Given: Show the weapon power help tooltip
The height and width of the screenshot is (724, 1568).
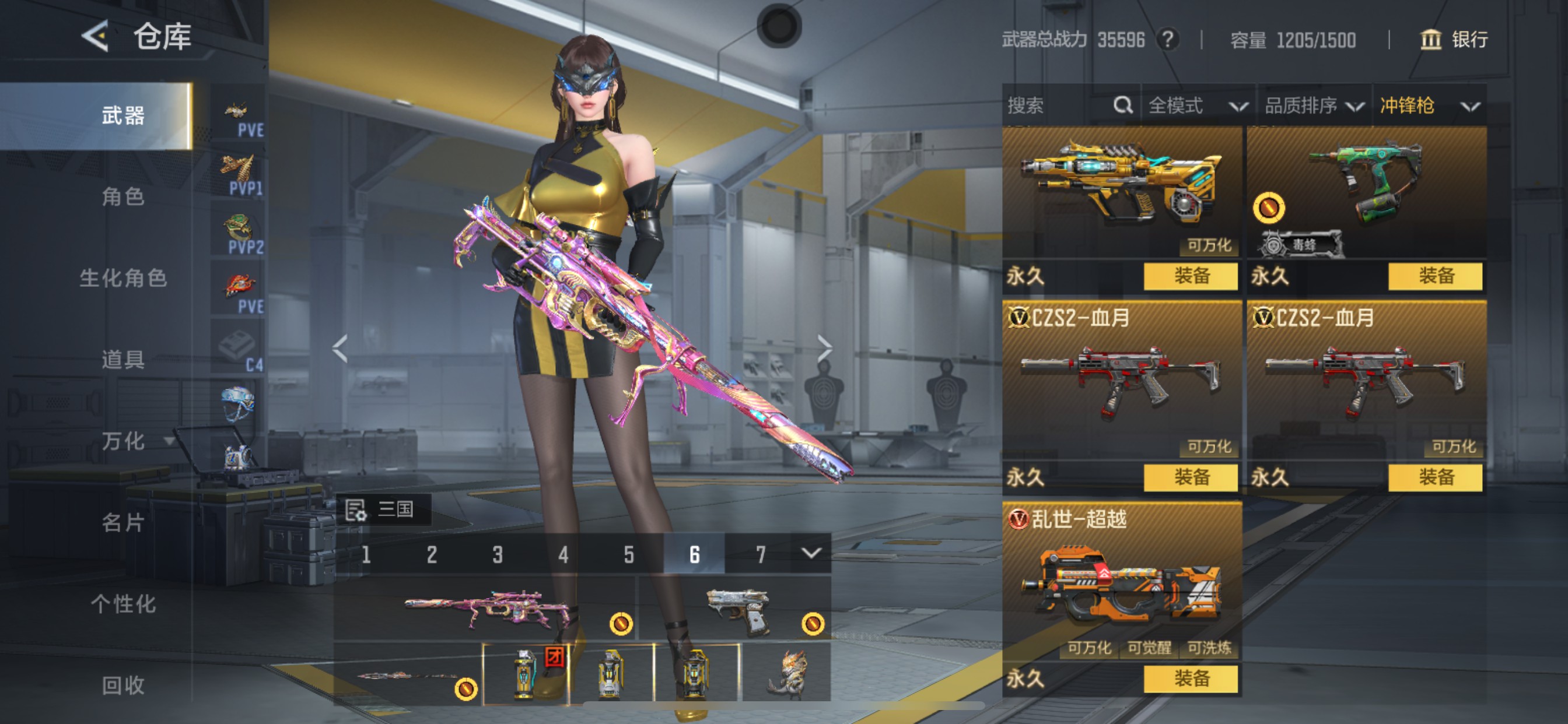Looking at the screenshot, I should click(x=1167, y=40).
